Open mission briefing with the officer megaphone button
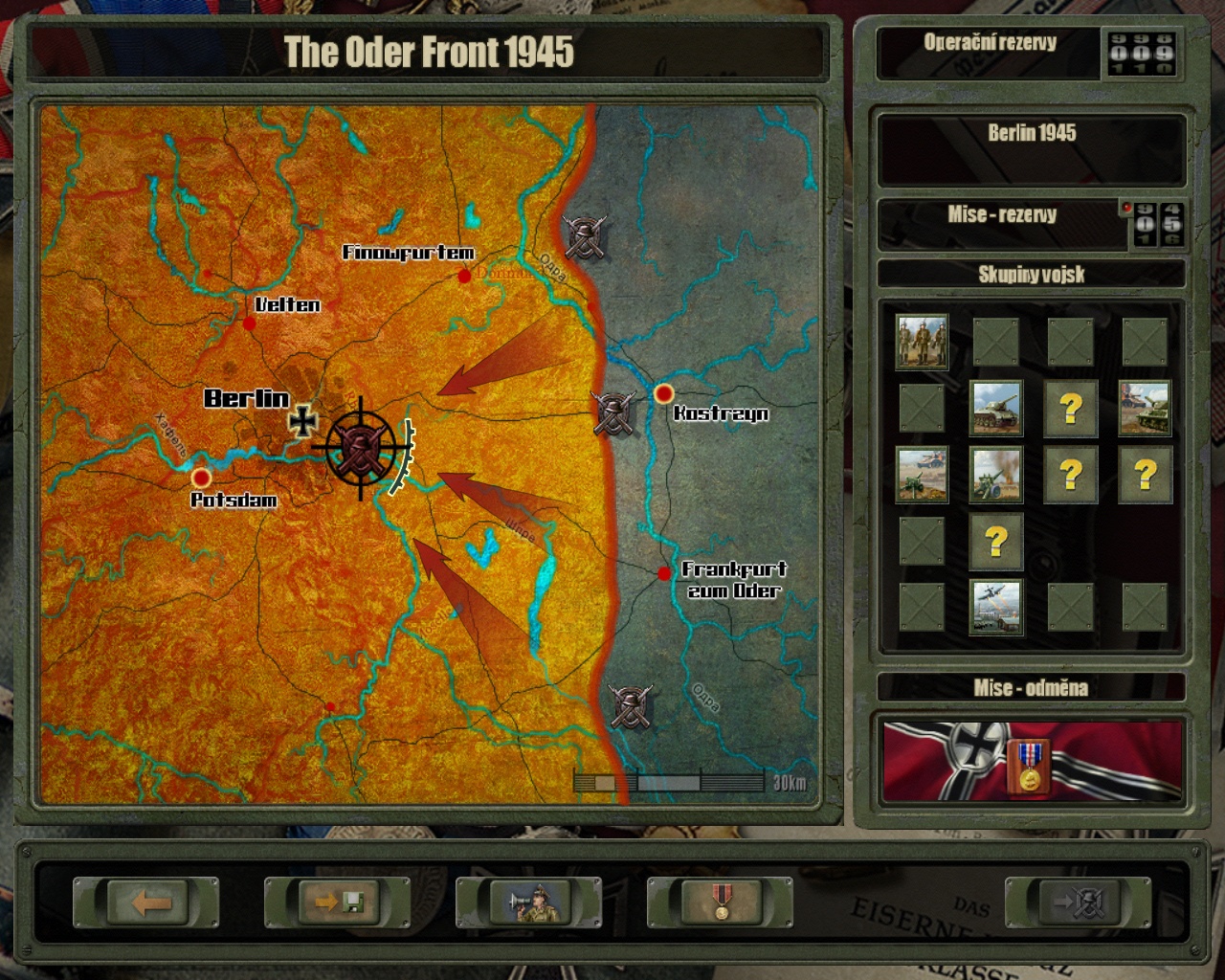 coord(529,900)
